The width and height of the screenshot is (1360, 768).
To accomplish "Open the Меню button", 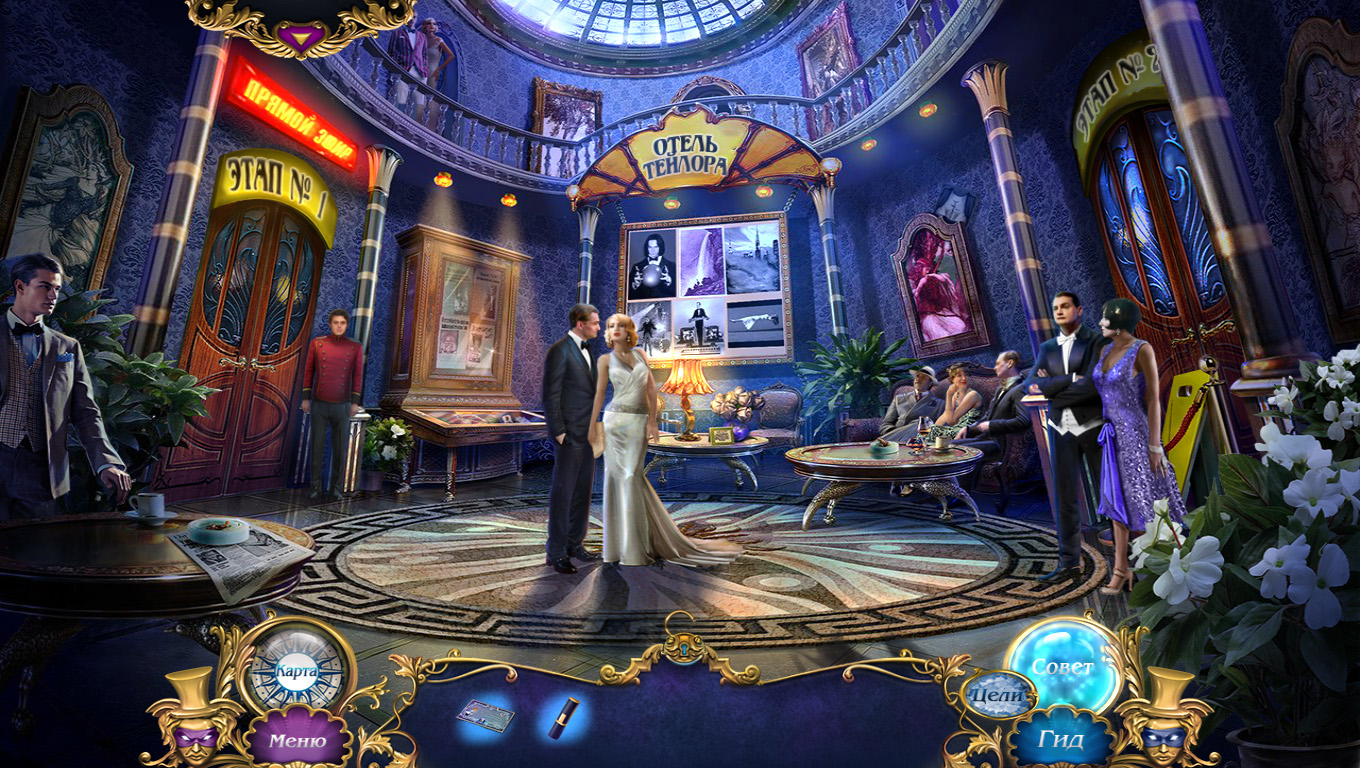I will coord(297,741).
